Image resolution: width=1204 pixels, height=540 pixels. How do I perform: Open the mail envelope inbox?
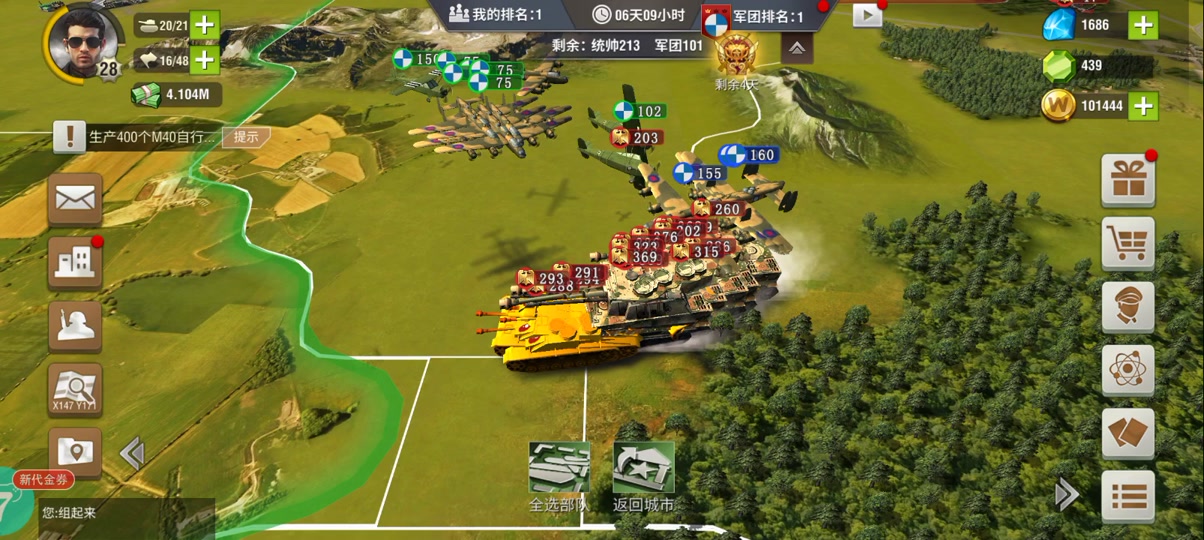click(75, 198)
